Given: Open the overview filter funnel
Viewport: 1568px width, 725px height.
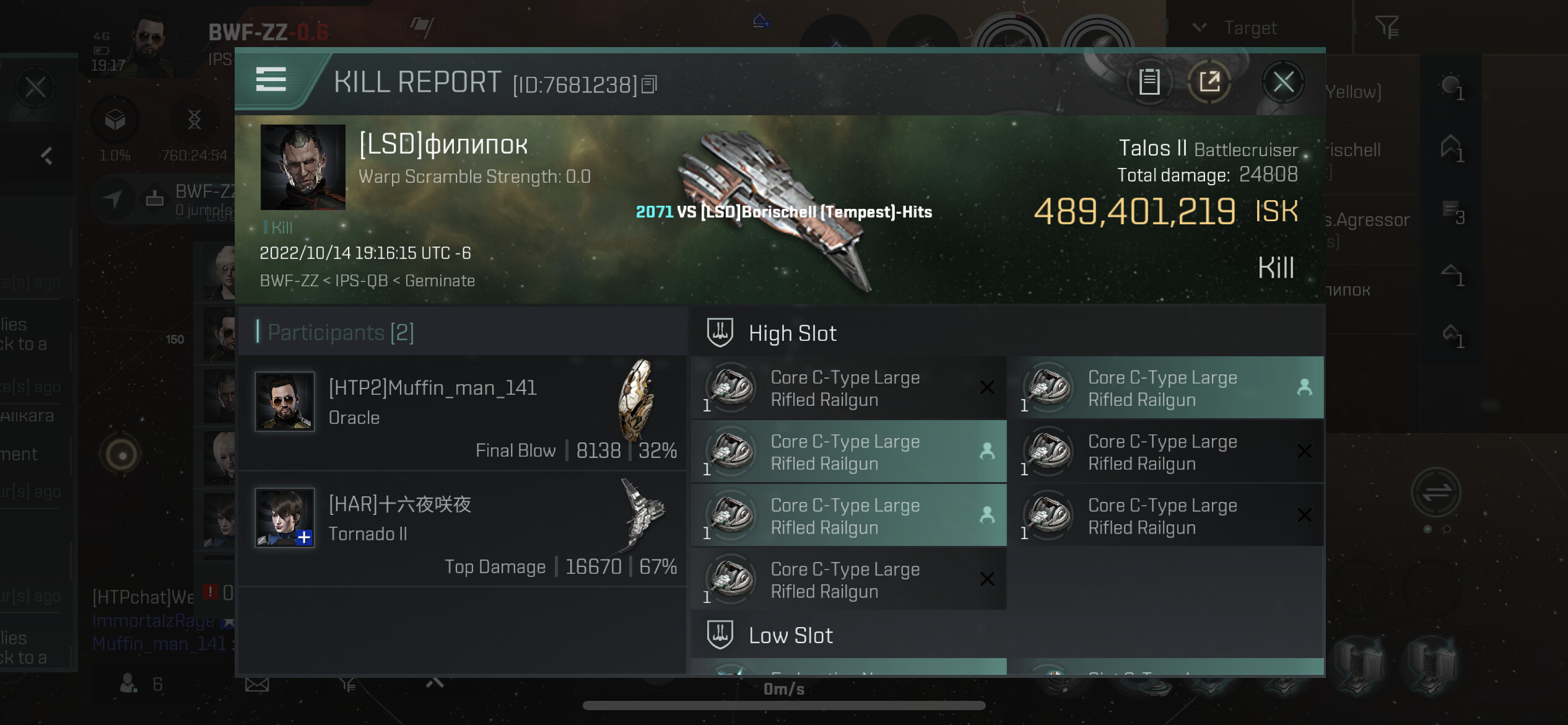Looking at the screenshot, I should pyautogui.click(x=1387, y=27).
